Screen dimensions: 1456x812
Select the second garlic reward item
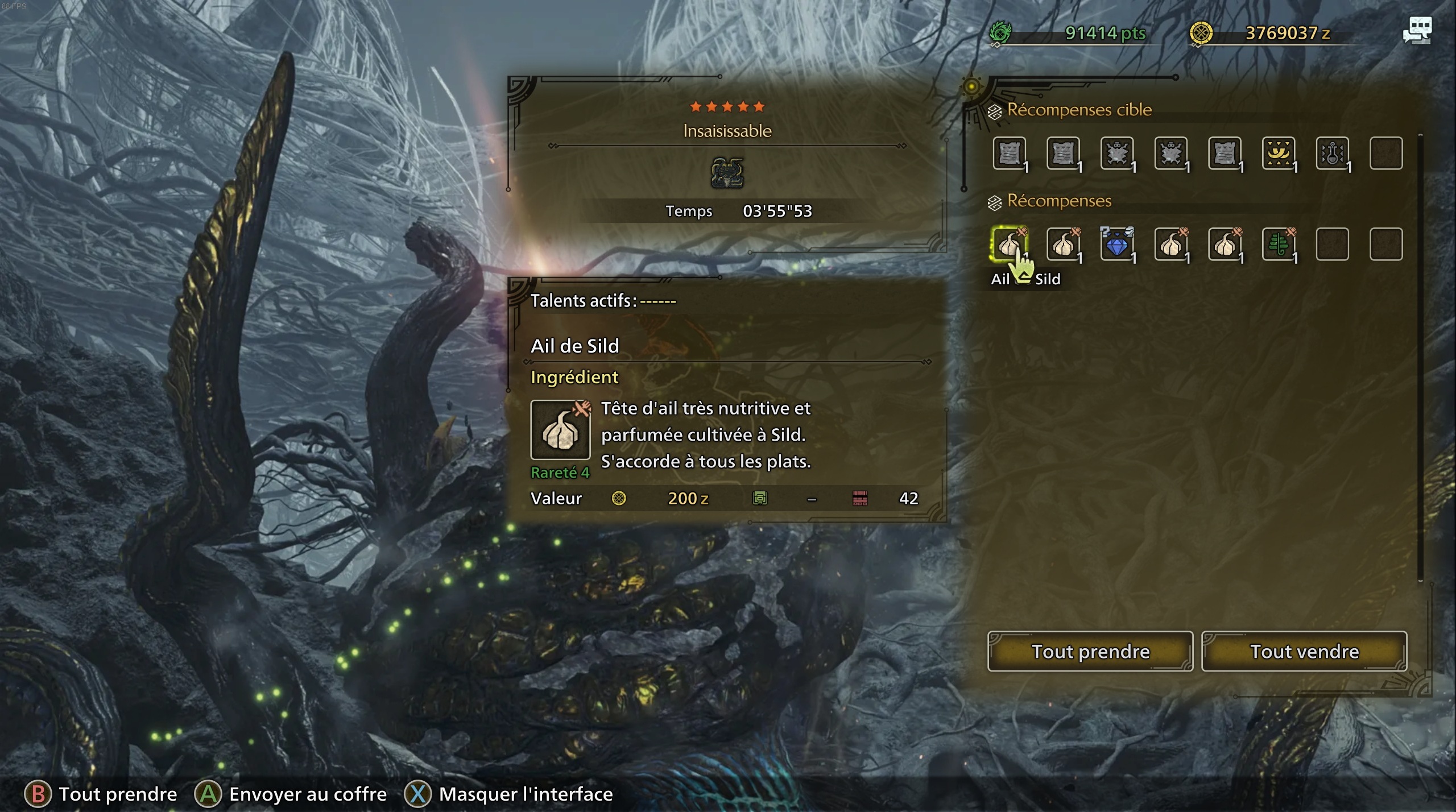[1064, 245]
